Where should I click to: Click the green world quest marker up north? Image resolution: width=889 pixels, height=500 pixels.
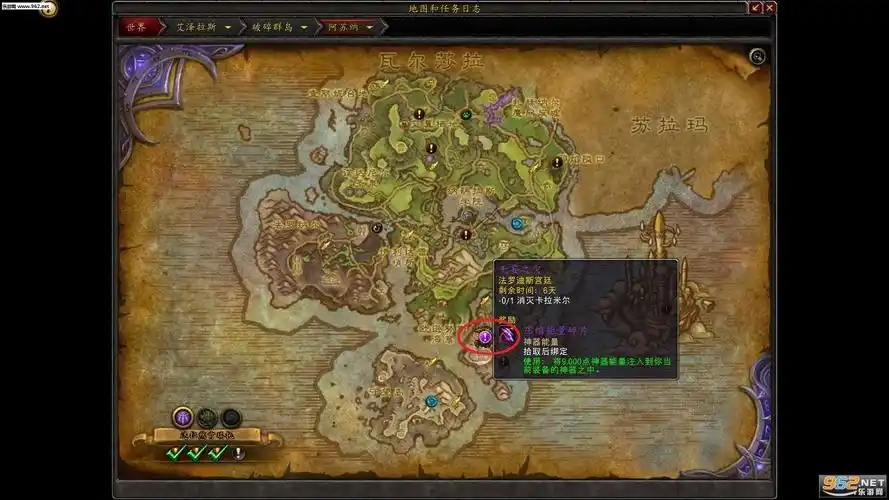(466, 115)
